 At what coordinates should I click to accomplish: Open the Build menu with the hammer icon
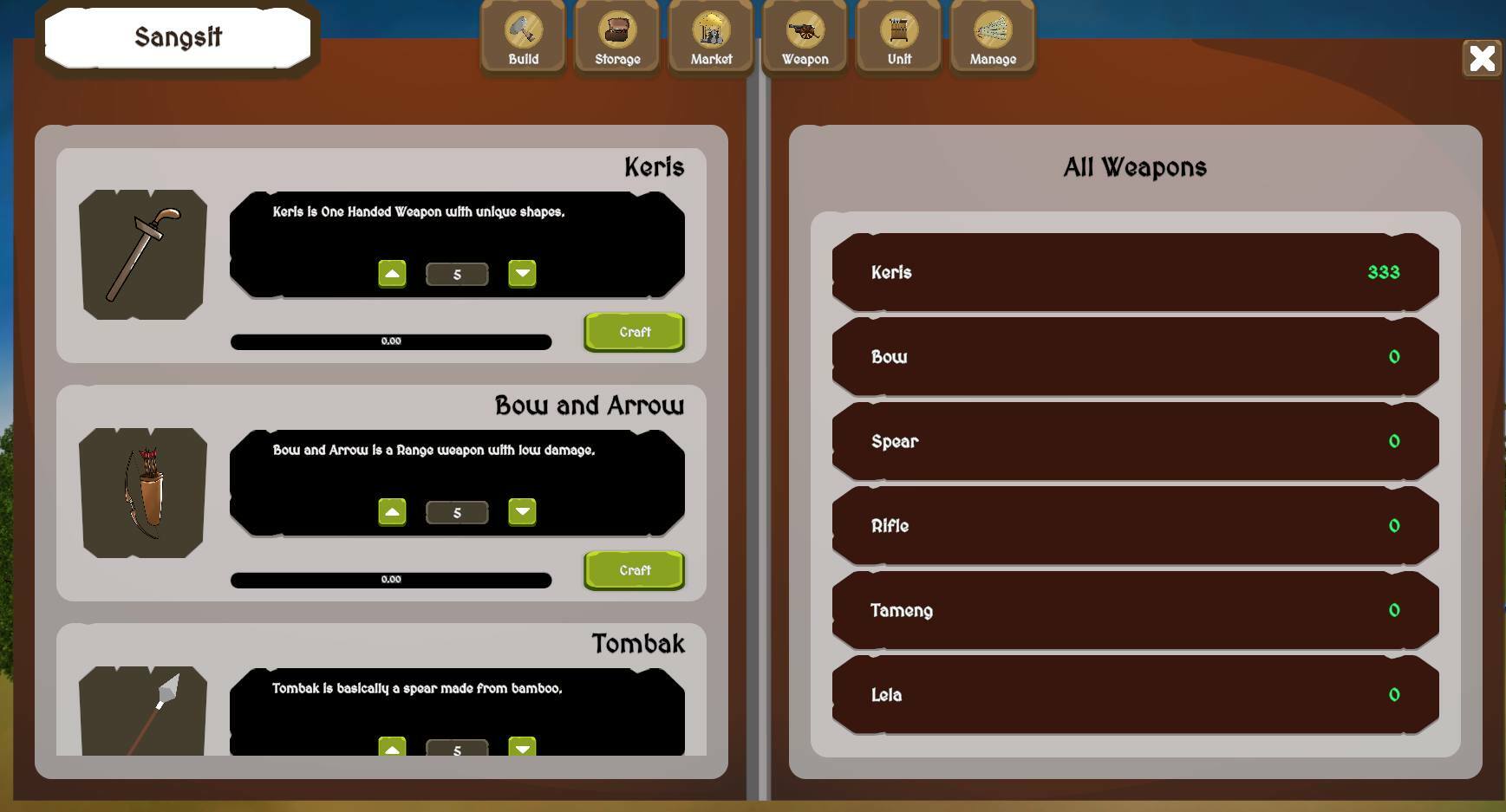[522, 36]
